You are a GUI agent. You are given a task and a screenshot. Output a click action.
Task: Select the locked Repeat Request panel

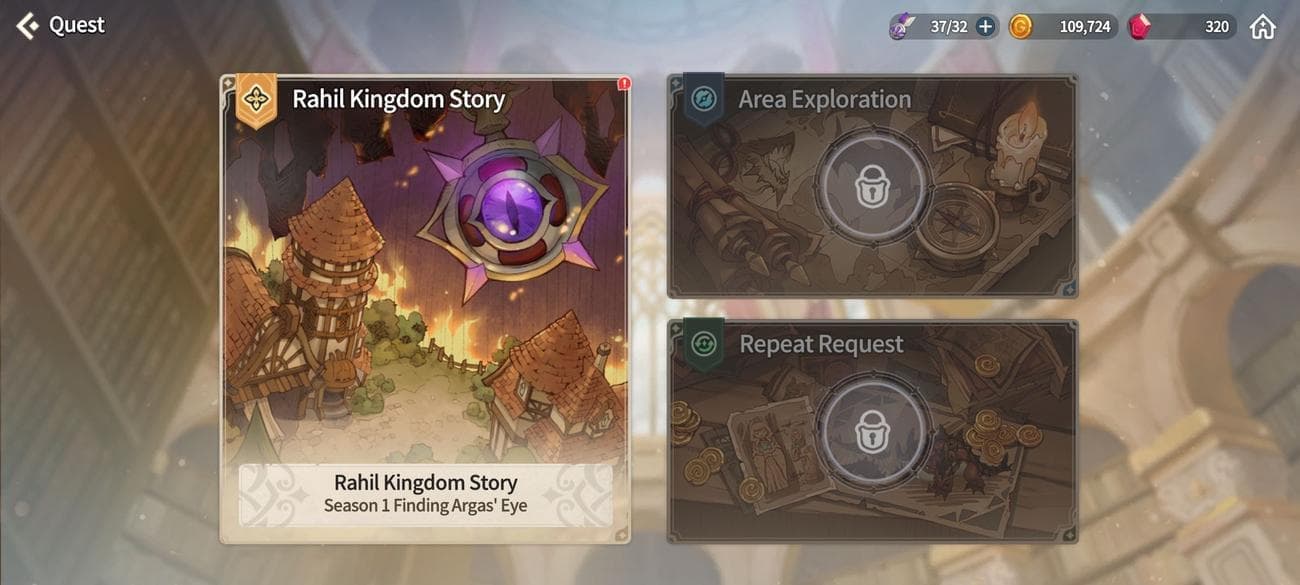point(872,430)
